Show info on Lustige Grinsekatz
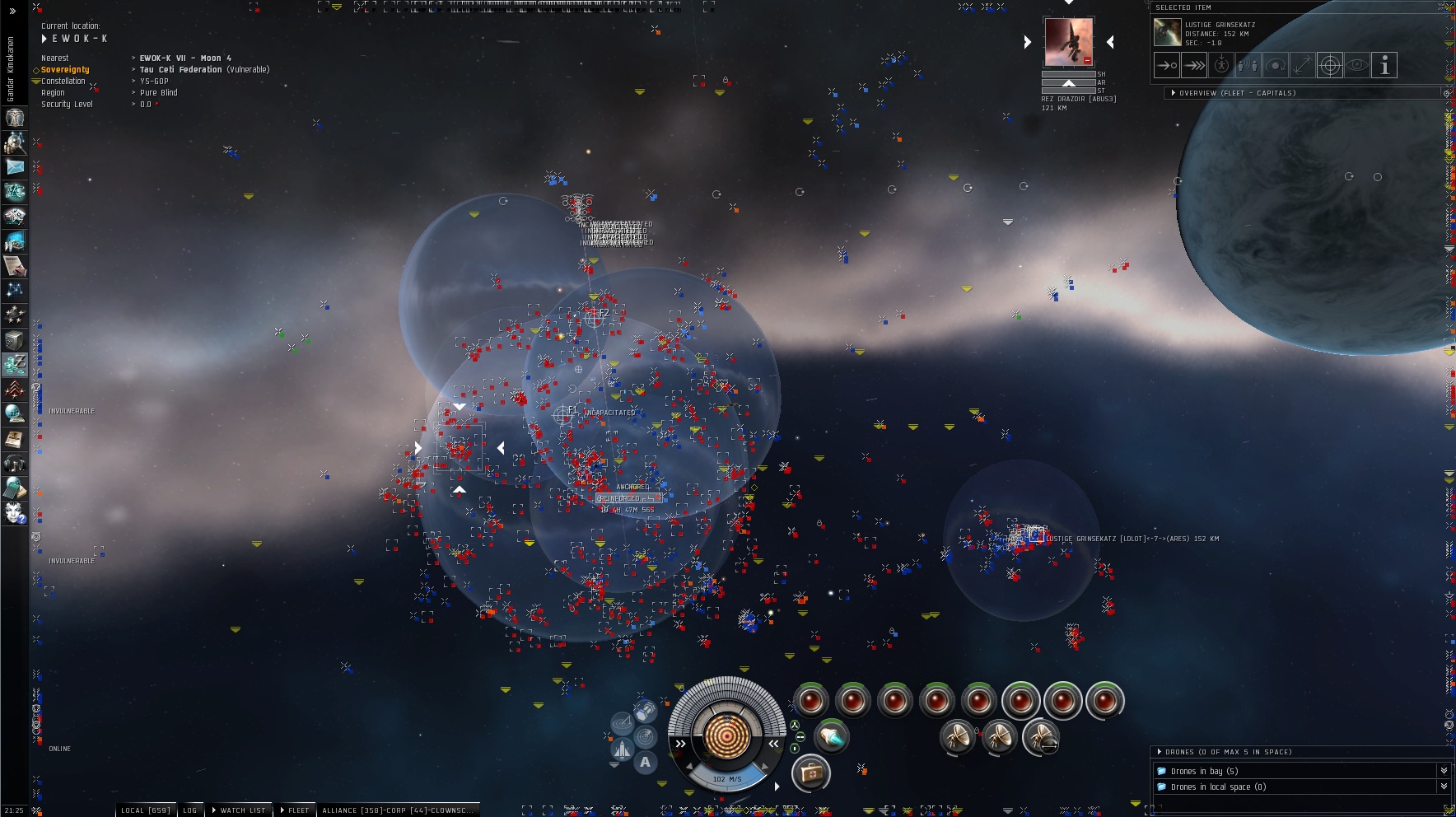Screen dimensions: 1456x817 (x=1384, y=65)
